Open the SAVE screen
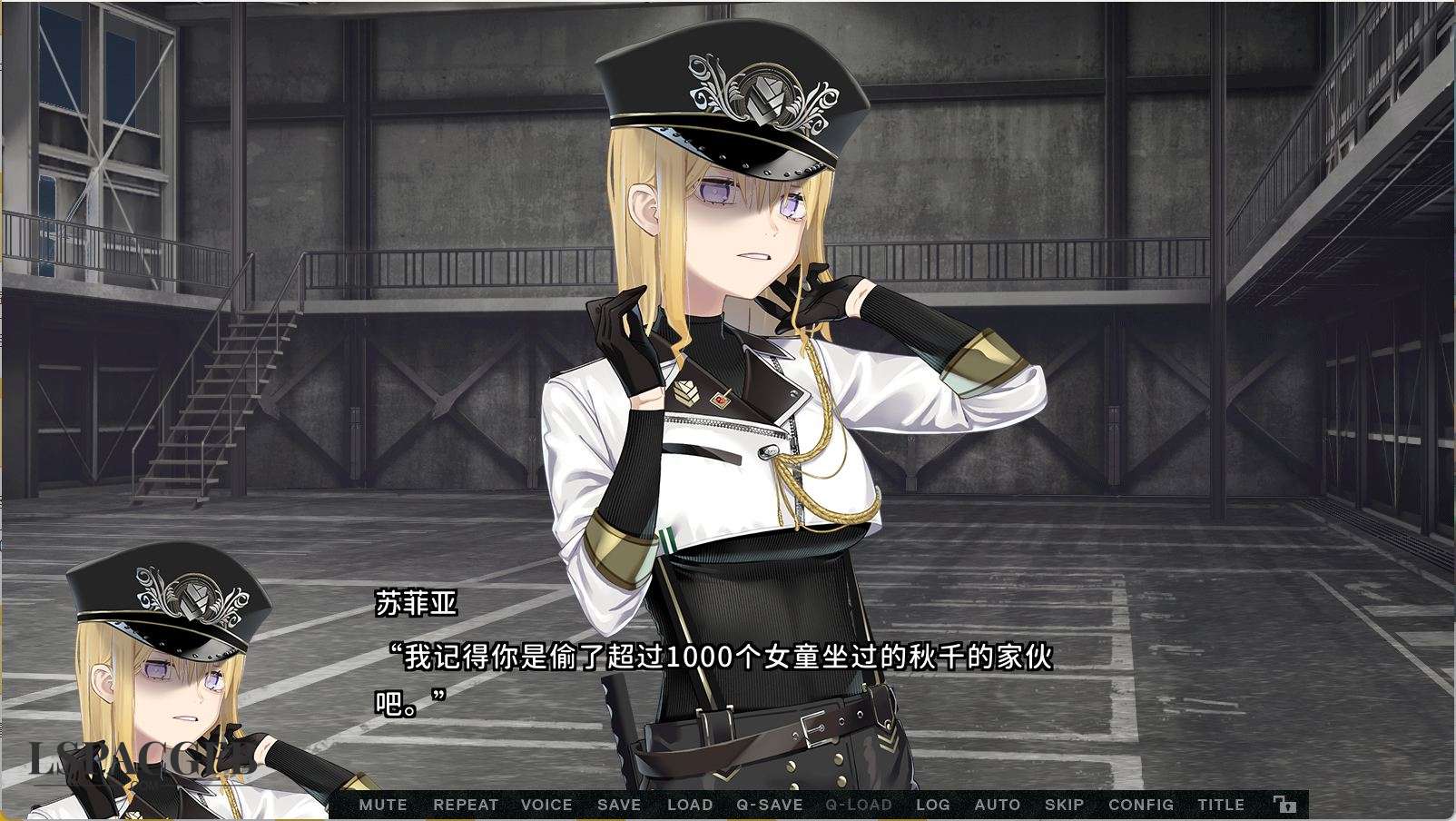The image size is (1456, 821). tap(618, 805)
